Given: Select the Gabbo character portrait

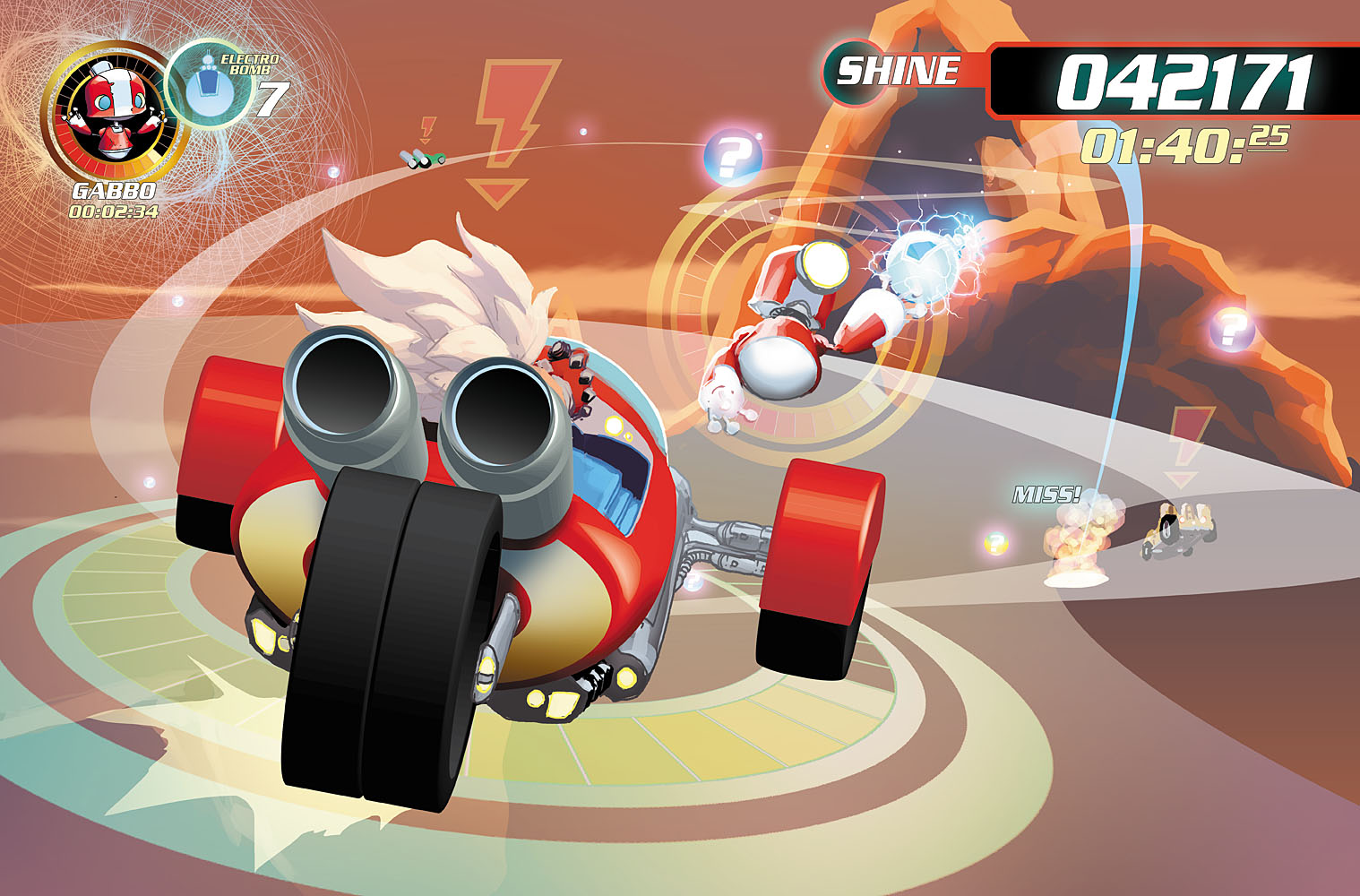Looking at the screenshot, I should click(x=113, y=114).
